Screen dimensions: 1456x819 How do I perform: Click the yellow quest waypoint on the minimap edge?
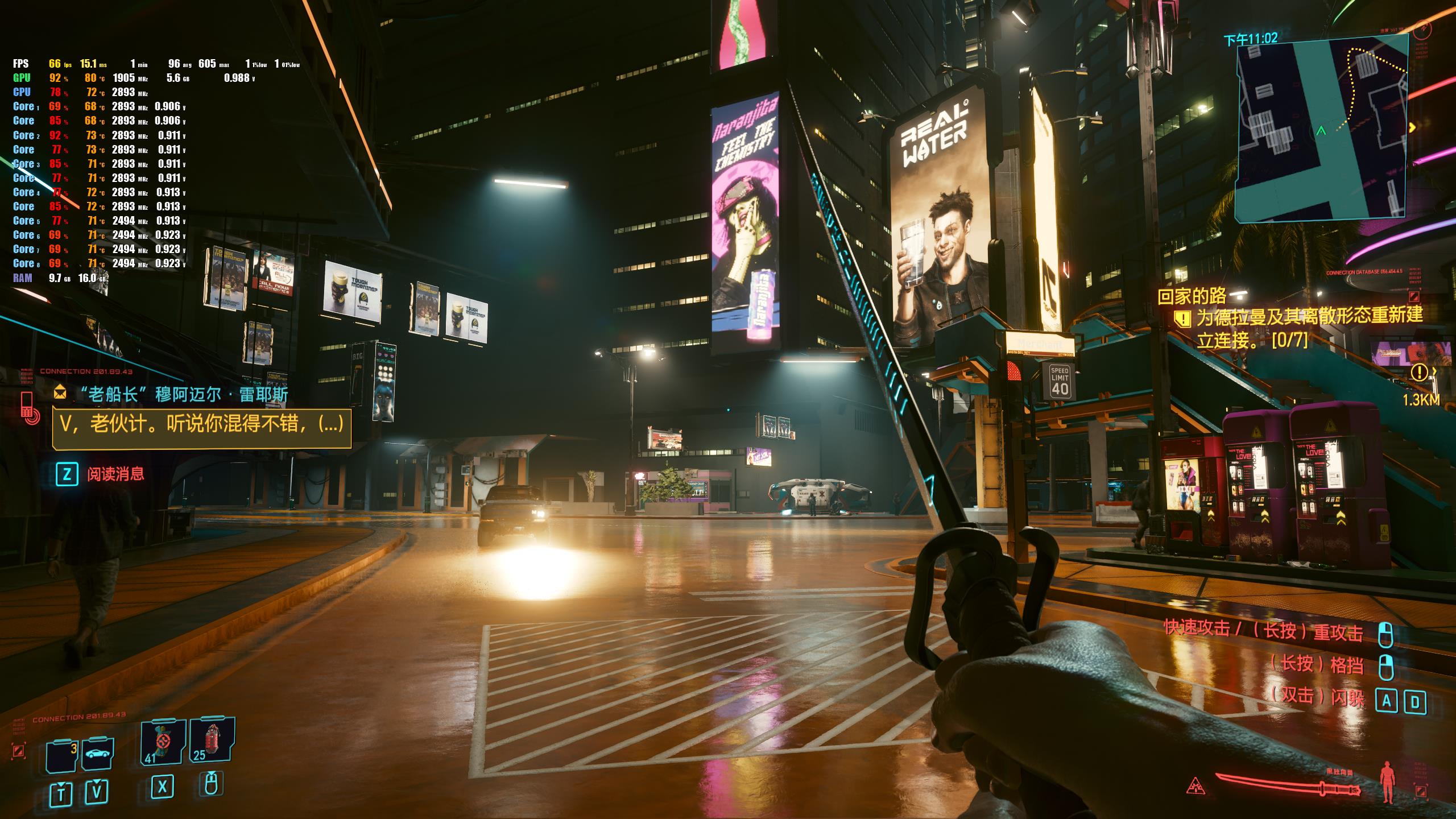point(1412,128)
